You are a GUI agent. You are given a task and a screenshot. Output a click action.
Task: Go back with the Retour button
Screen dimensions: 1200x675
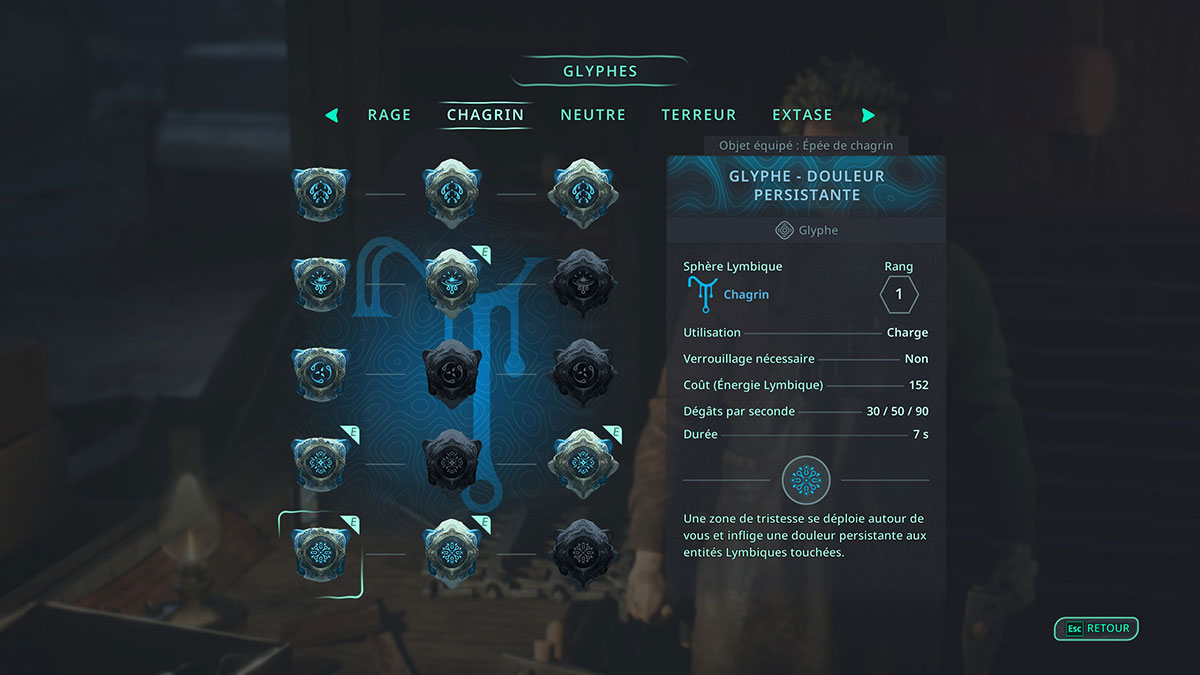click(x=1097, y=629)
